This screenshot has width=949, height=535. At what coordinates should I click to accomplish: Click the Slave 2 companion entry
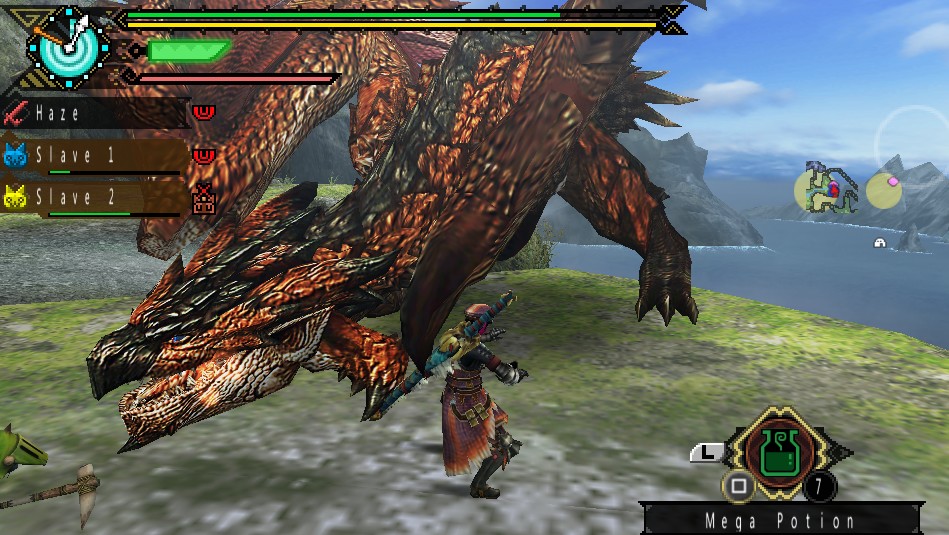(94, 198)
